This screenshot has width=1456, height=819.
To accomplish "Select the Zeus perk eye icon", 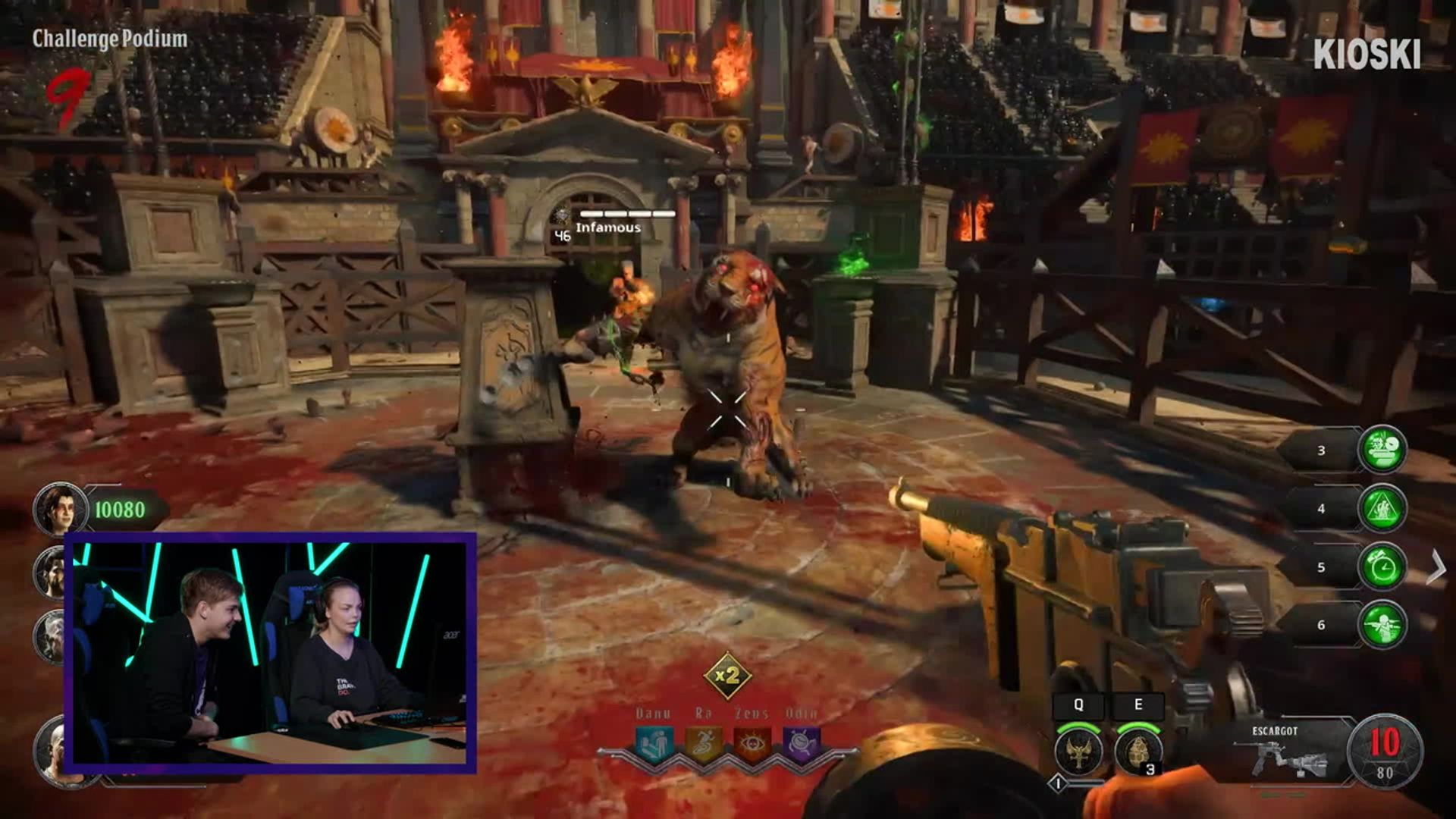I will click(x=753, y=745).
